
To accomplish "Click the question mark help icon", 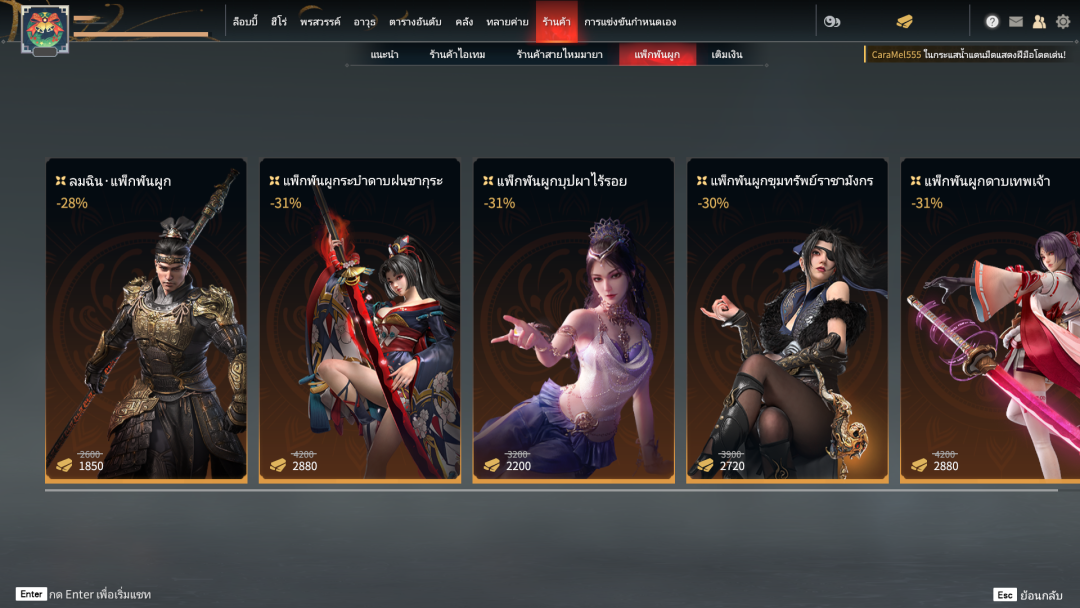I will [992, 21].
